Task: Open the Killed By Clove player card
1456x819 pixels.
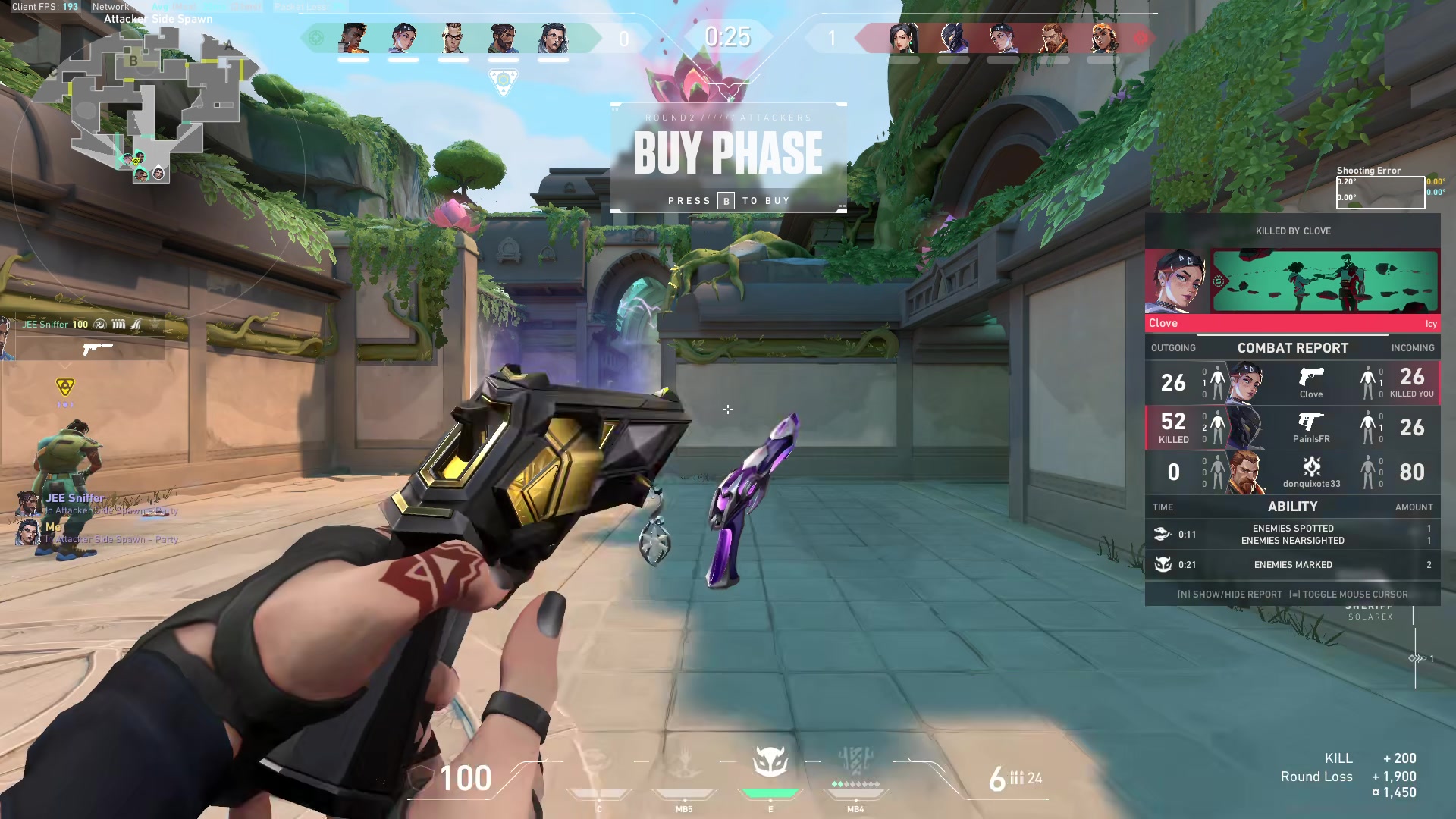Action: tap(1292, 282)
